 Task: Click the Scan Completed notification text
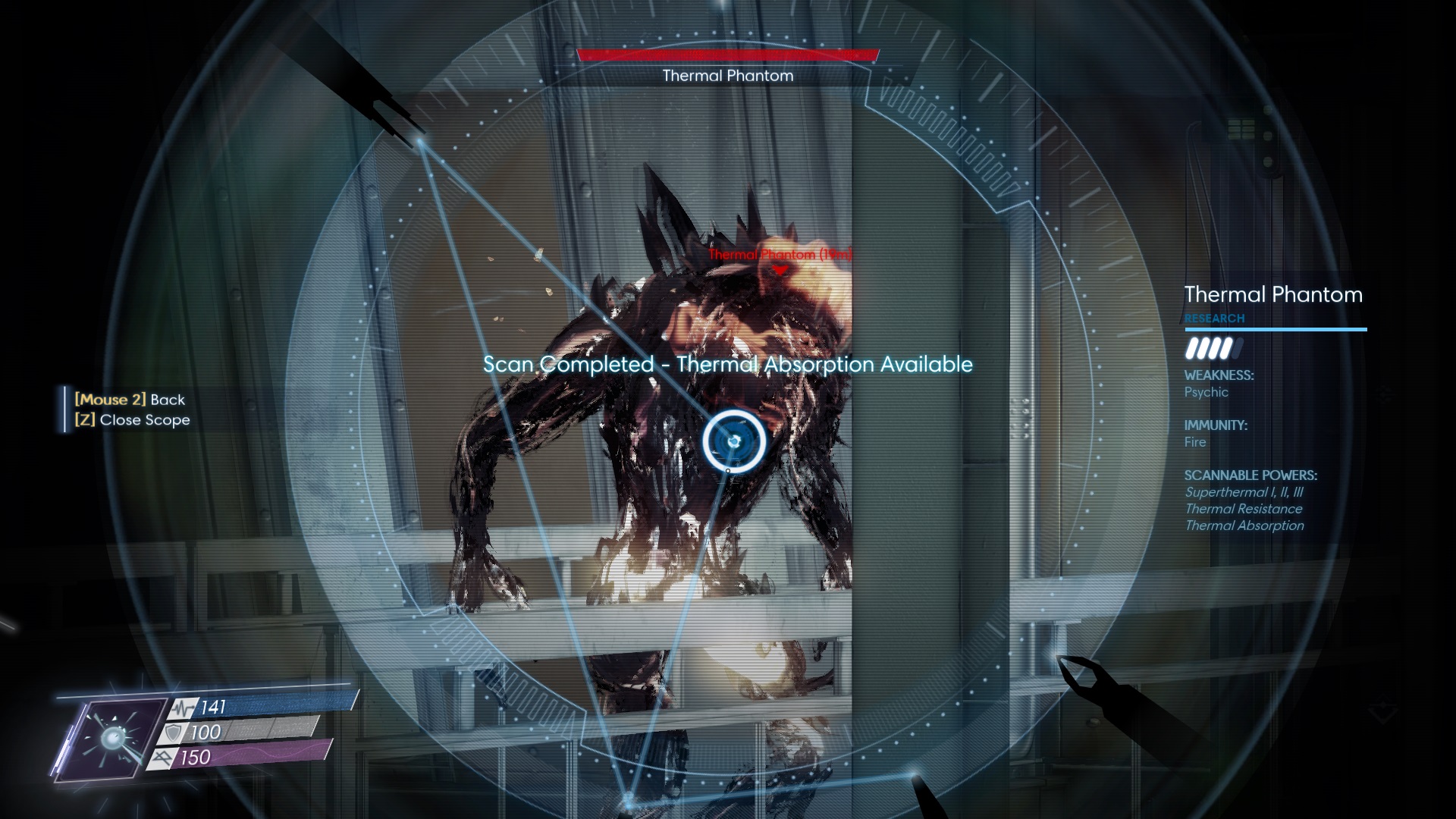(x=728, y=364)
